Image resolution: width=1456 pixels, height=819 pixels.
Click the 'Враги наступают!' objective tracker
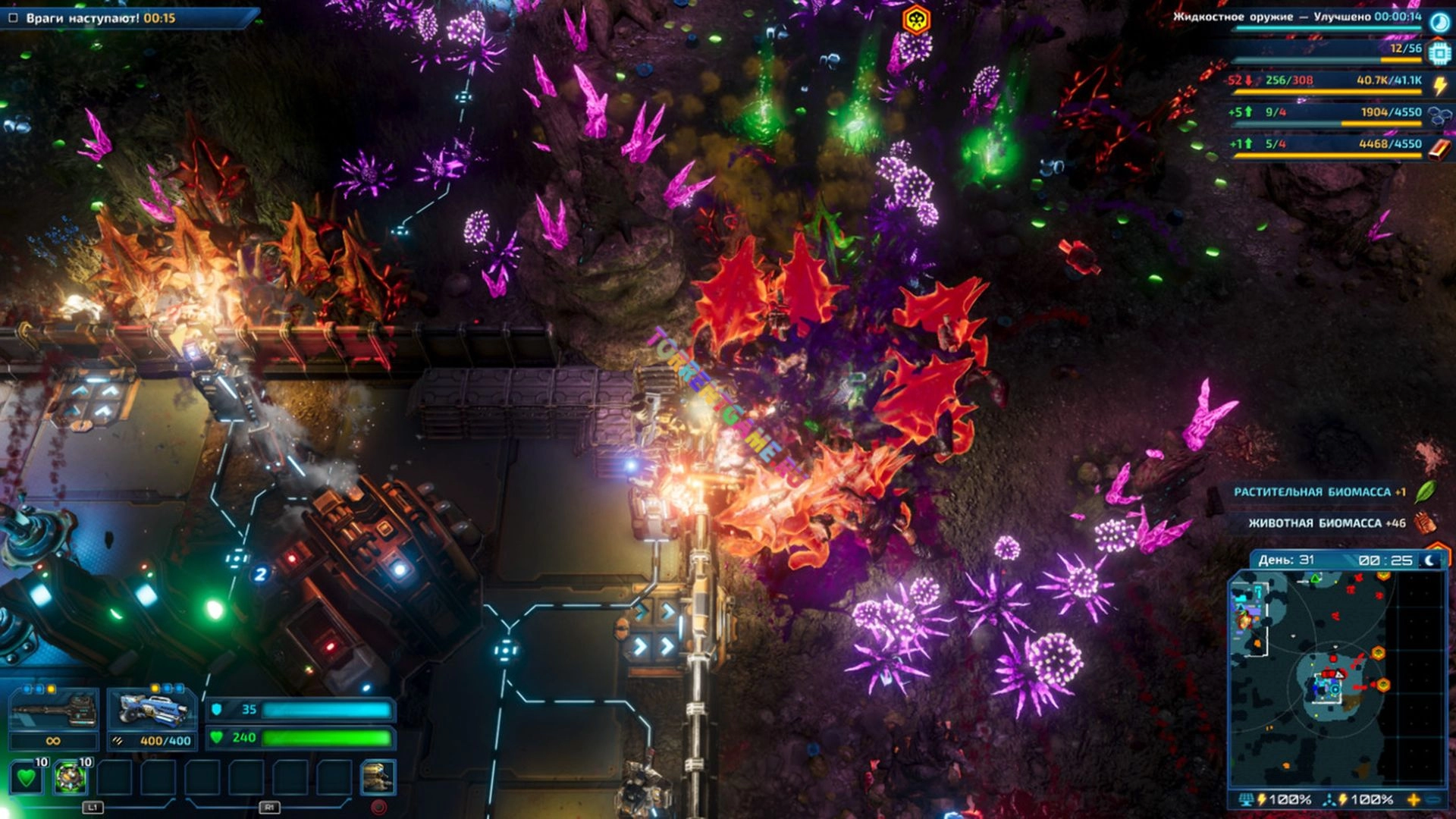click(x=100, y=17)
